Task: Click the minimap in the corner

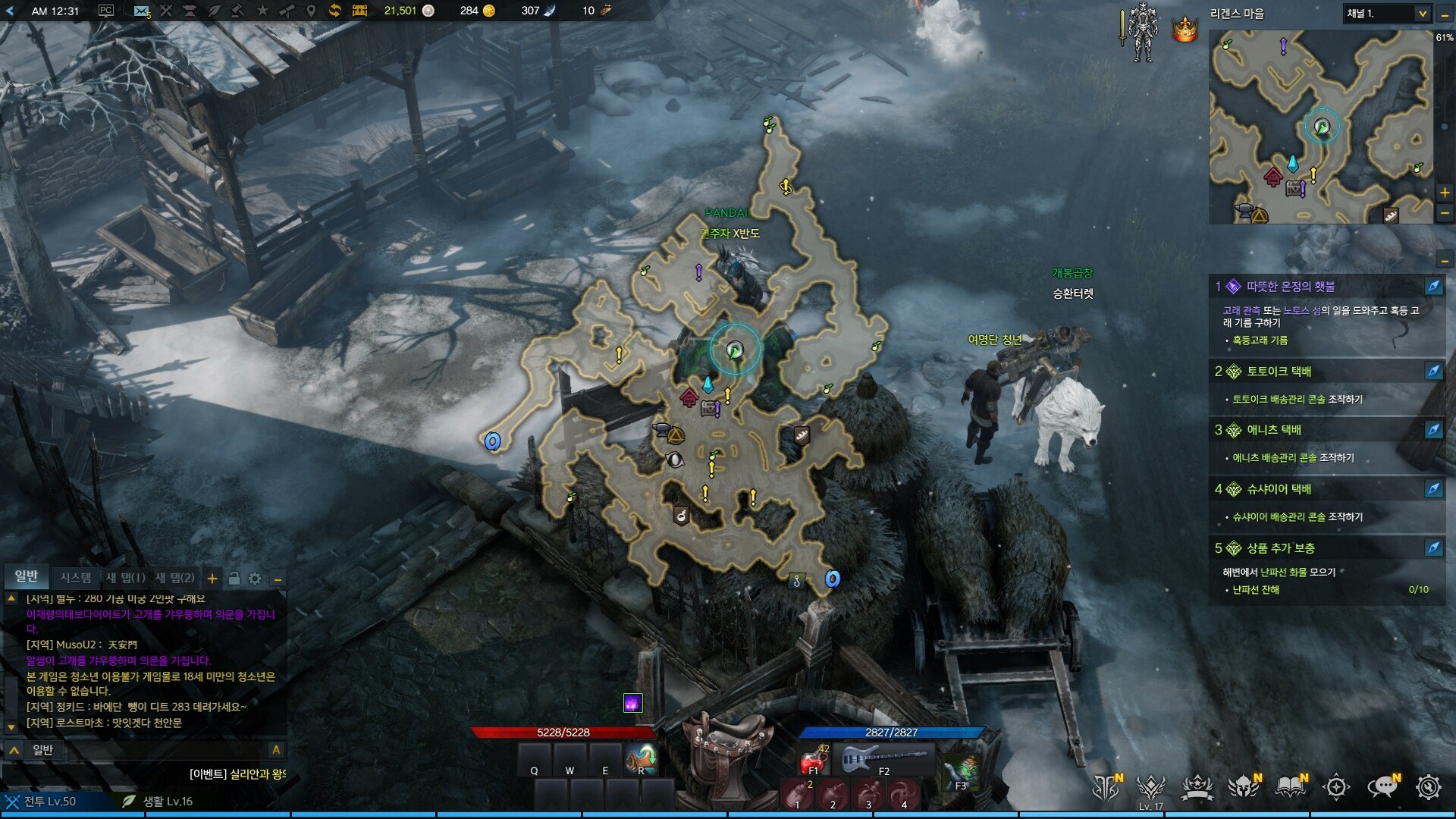Action: click(x=1320, y=127)
